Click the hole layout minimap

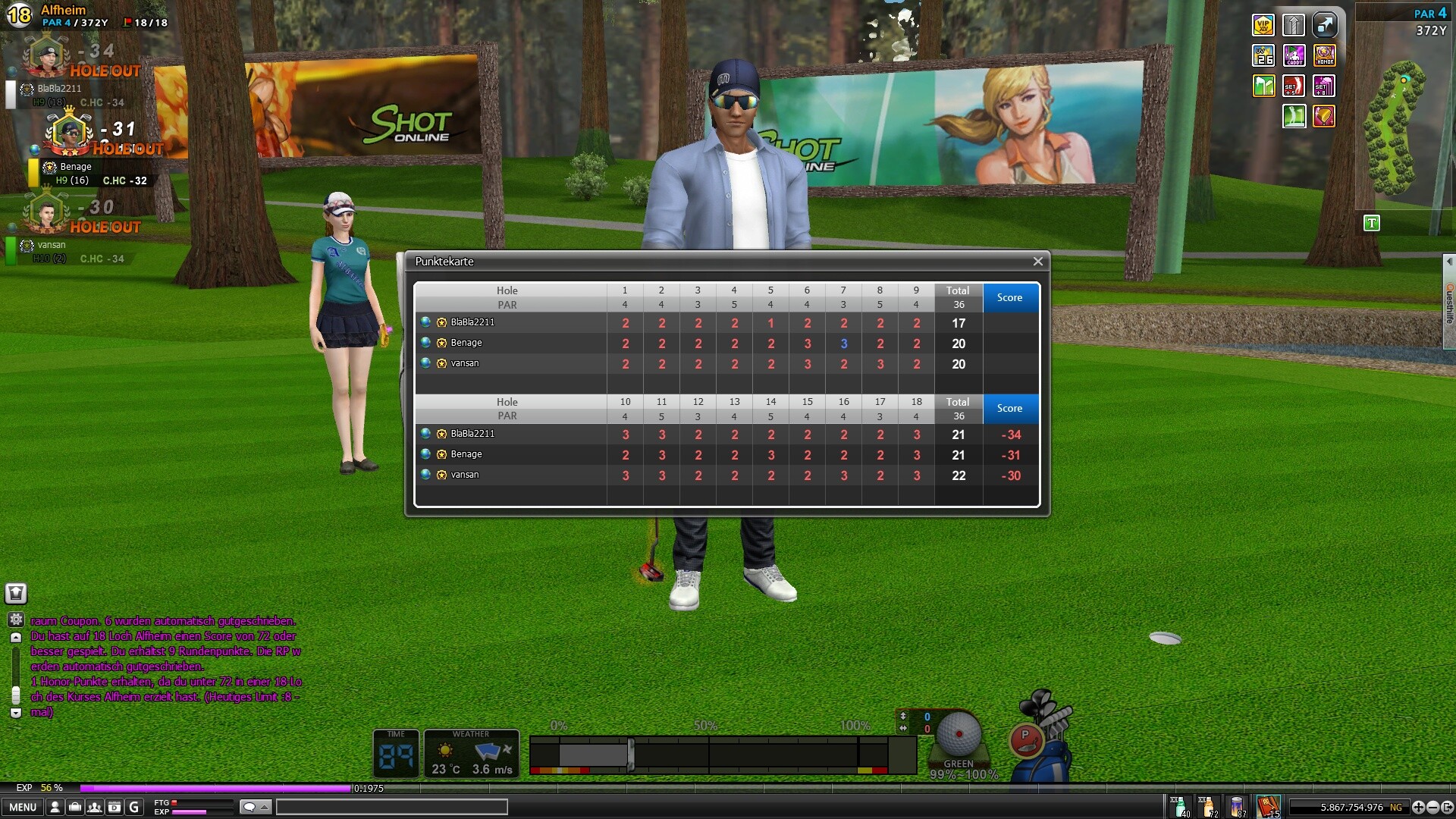pos(1394,129)
